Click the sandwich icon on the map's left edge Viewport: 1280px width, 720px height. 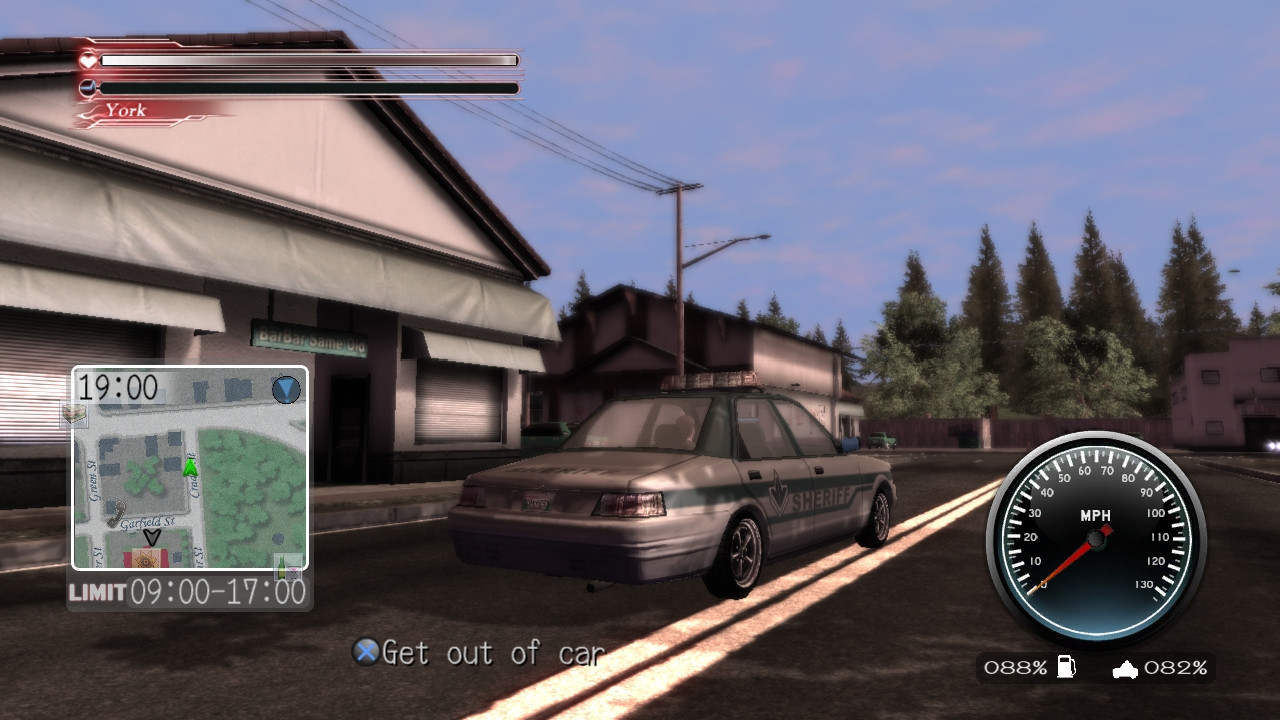[74, 414]
